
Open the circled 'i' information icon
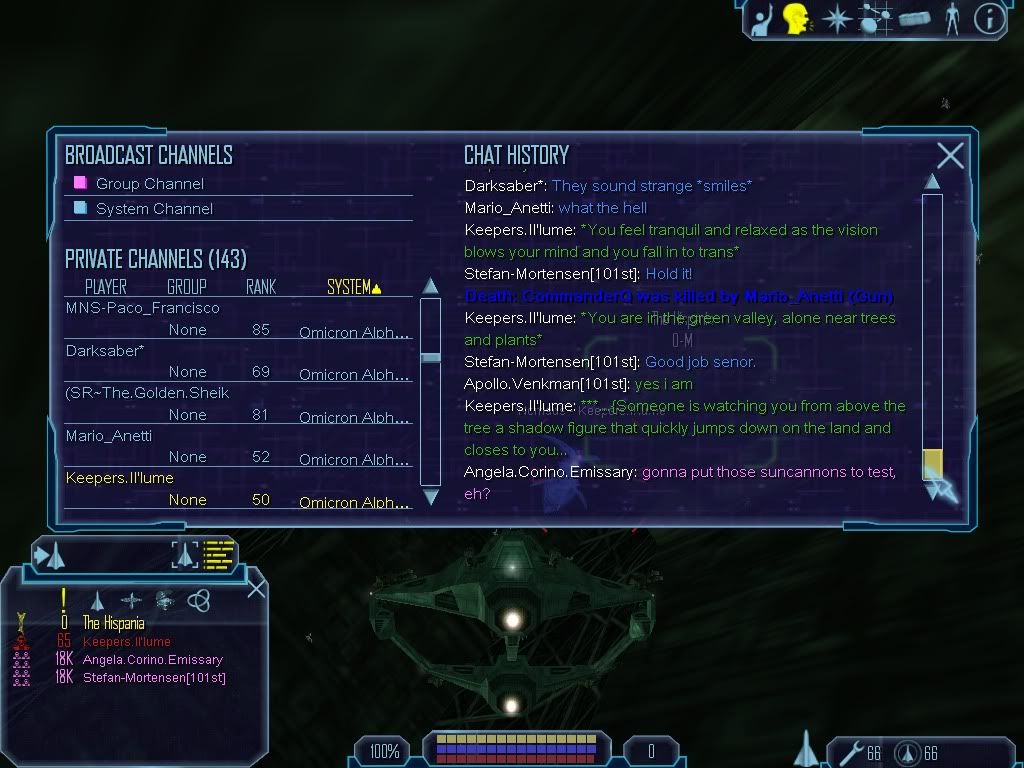[989, 18]
